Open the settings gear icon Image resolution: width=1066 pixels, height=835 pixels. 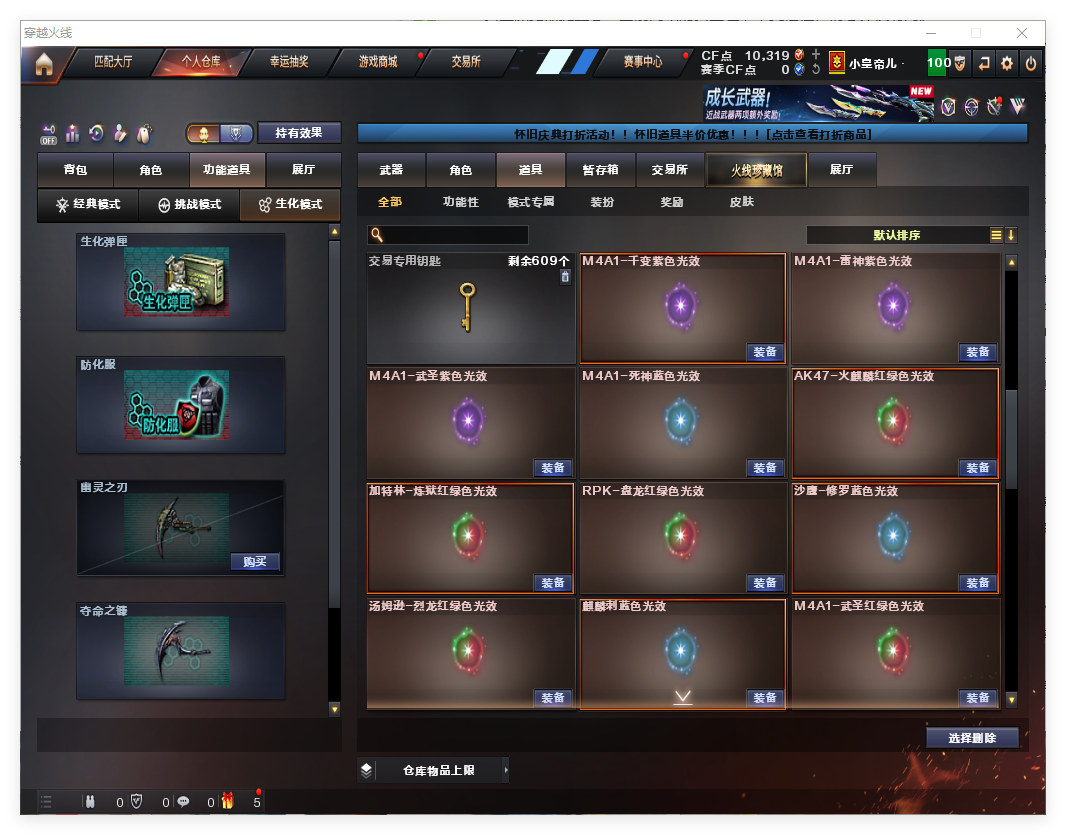click(1007, 63)
